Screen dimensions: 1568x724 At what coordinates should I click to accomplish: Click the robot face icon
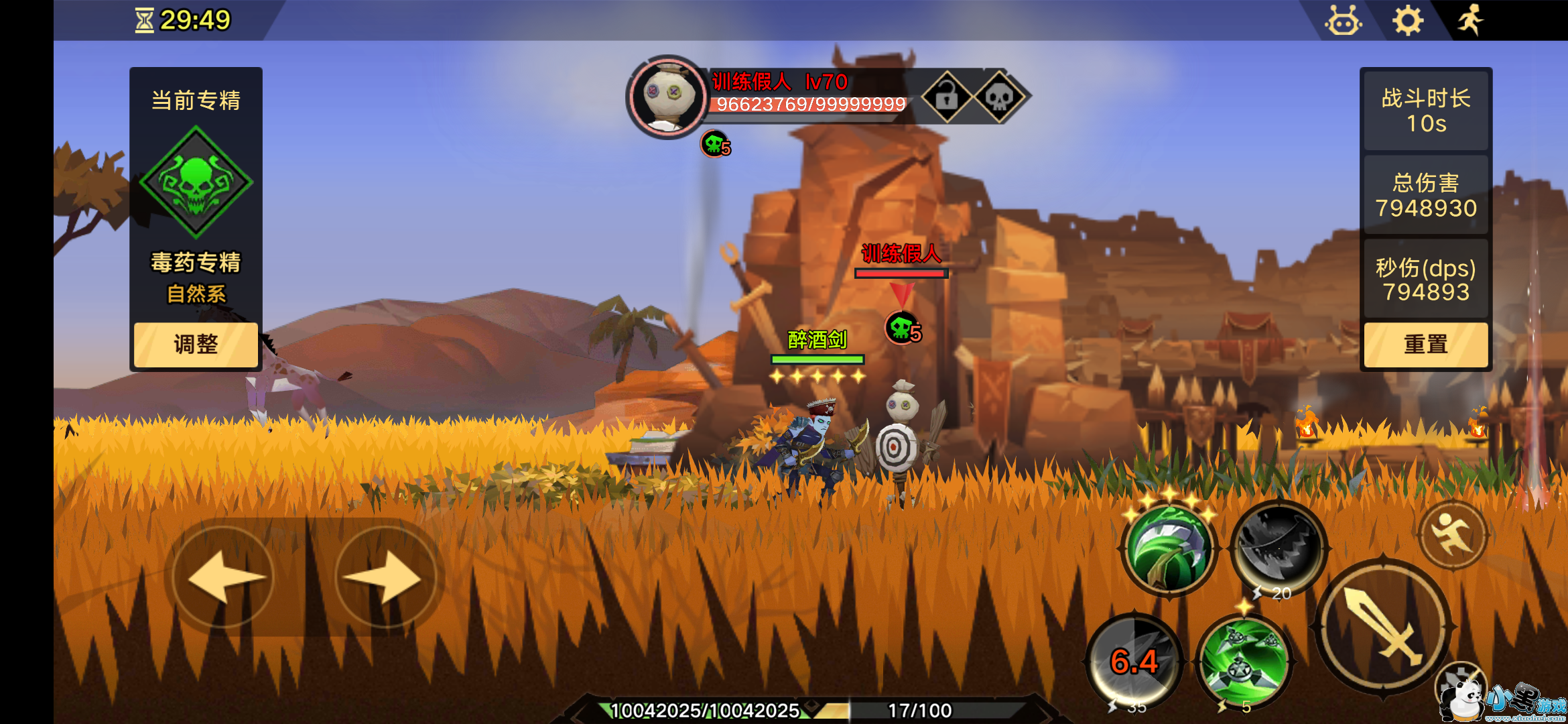(1343, 21)
